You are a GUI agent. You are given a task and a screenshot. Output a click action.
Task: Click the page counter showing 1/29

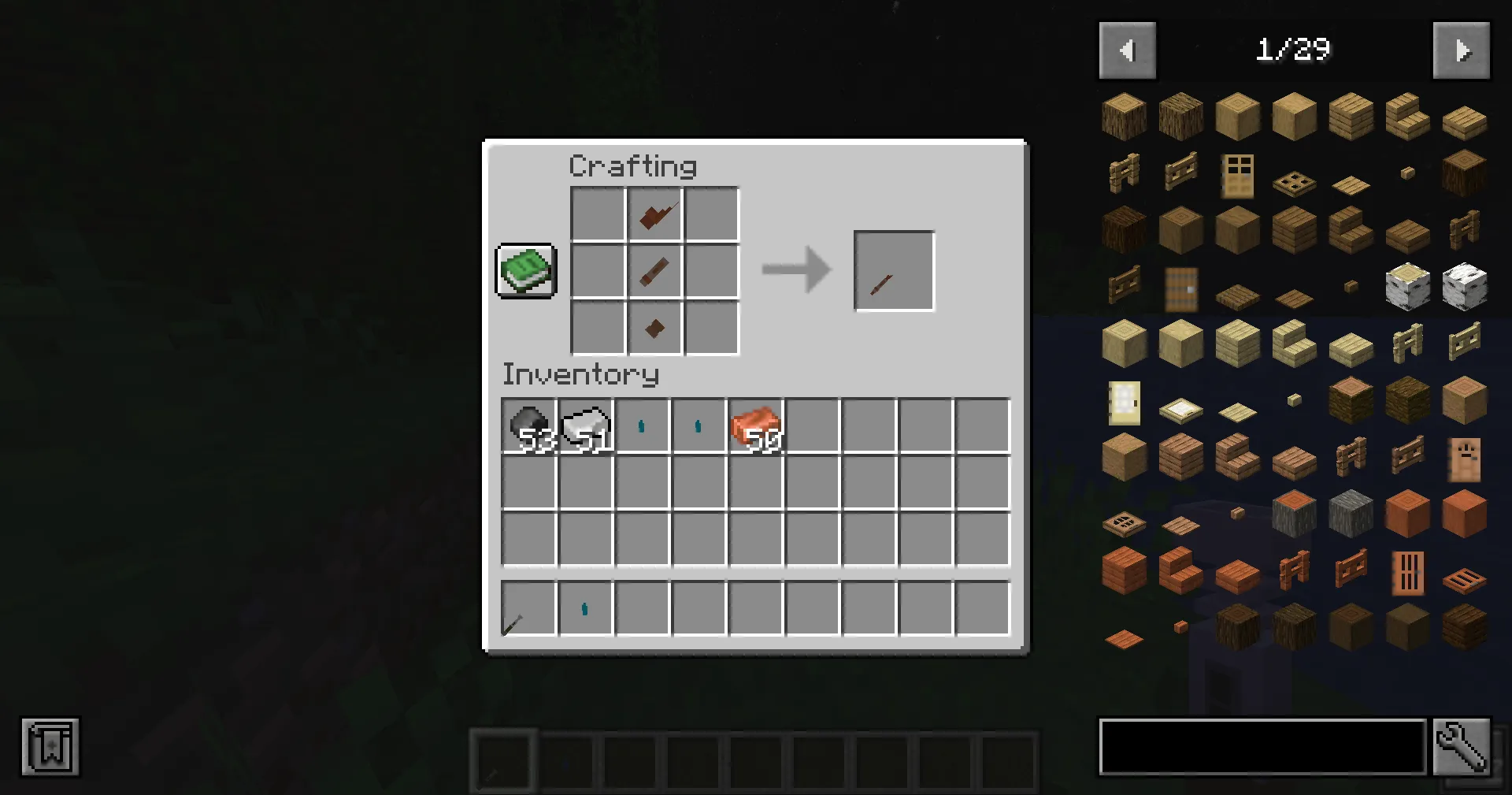click(x=1294, y=50)
